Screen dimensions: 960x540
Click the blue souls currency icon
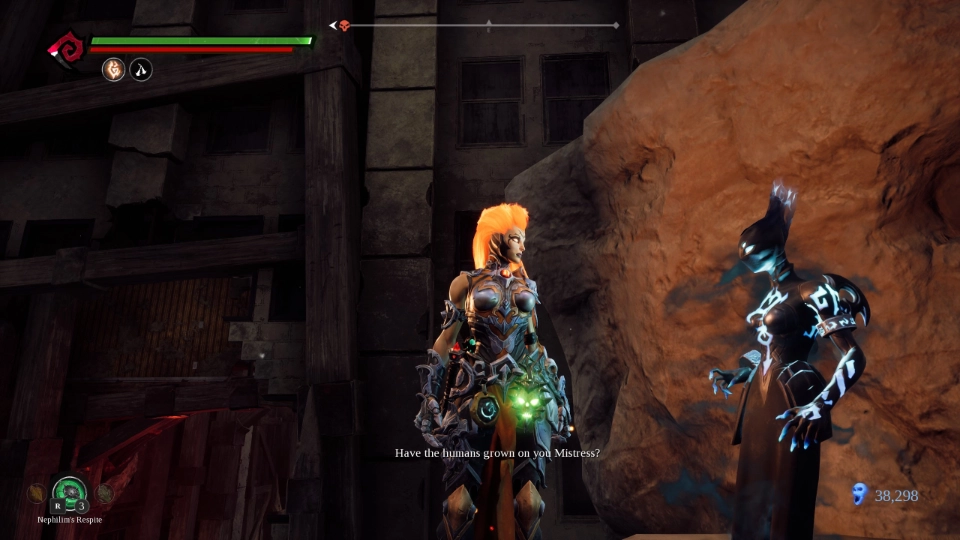click(858, 494)
